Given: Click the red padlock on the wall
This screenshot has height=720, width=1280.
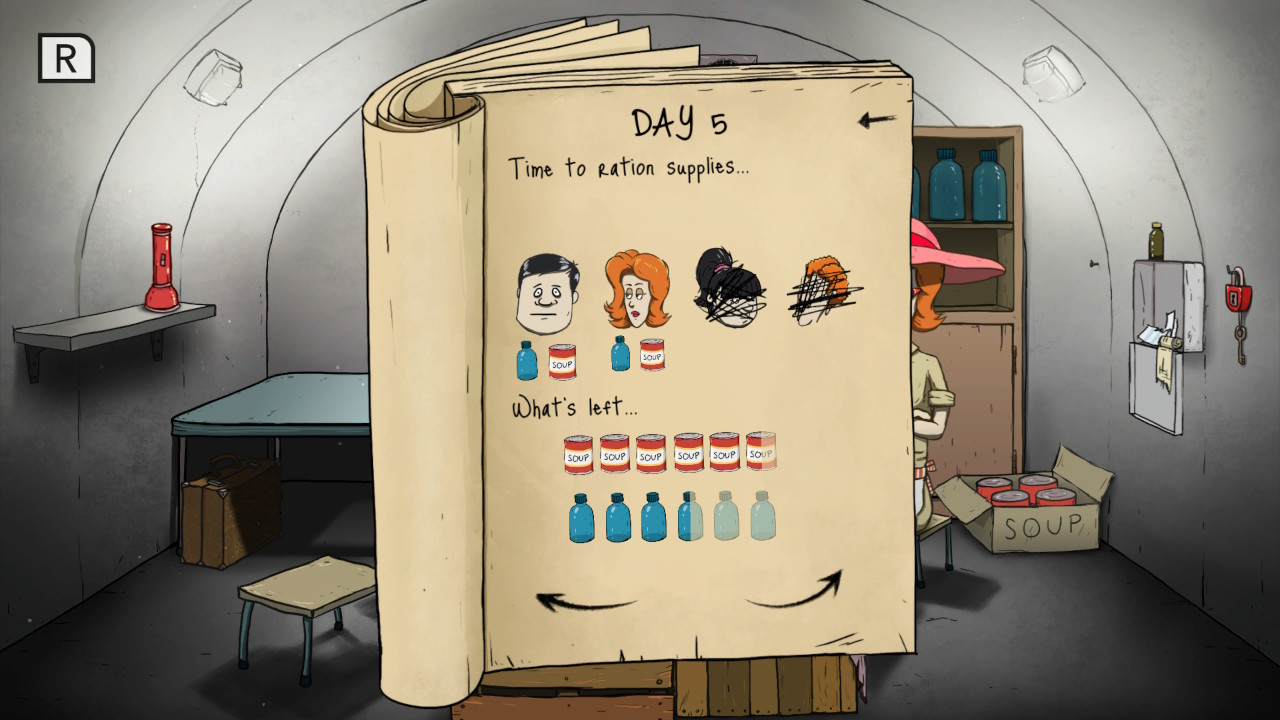Looking at the screenshot, I should point(1237,298).
